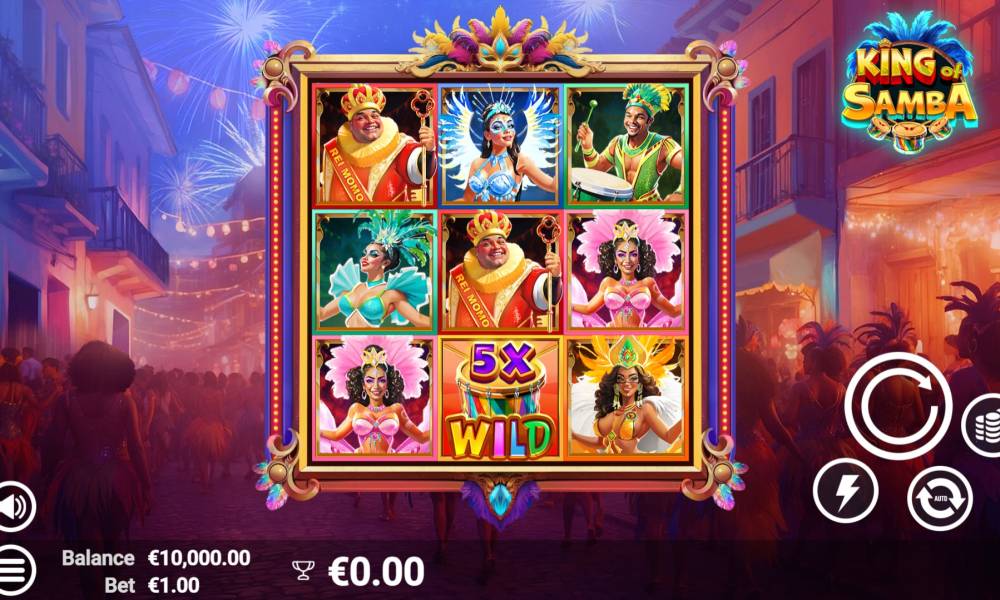Open the coin stack bet settings

coord(983,425)
